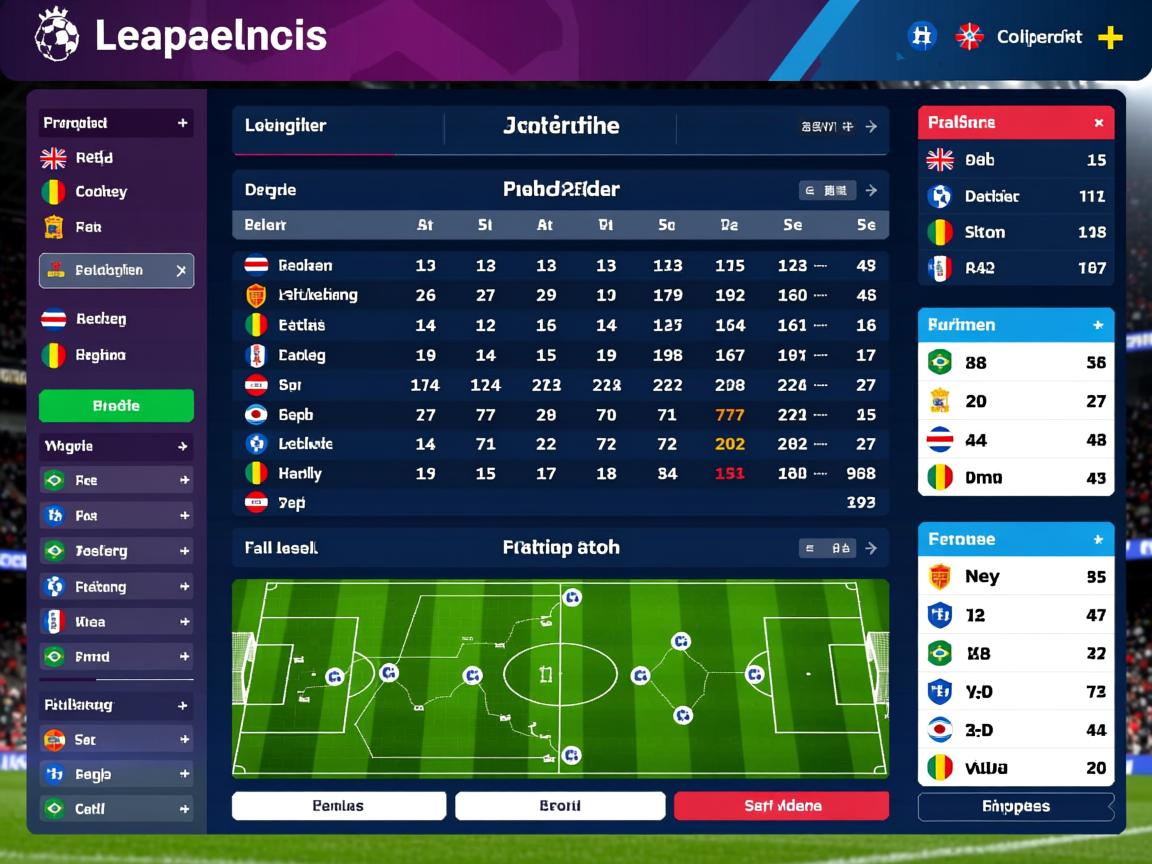
Task: Expand the Fetonoe panel header
Action: (1098, 539)
